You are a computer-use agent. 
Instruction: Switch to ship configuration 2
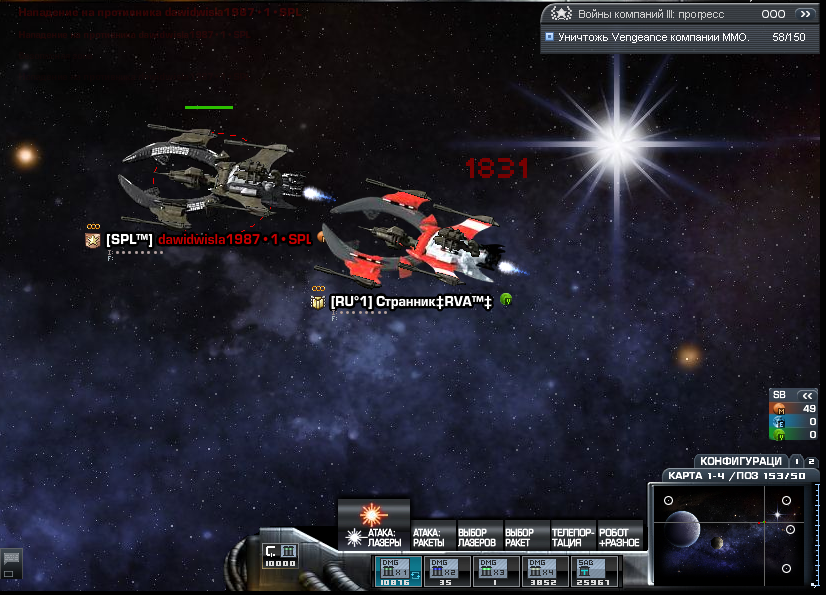tap(809, 461)
